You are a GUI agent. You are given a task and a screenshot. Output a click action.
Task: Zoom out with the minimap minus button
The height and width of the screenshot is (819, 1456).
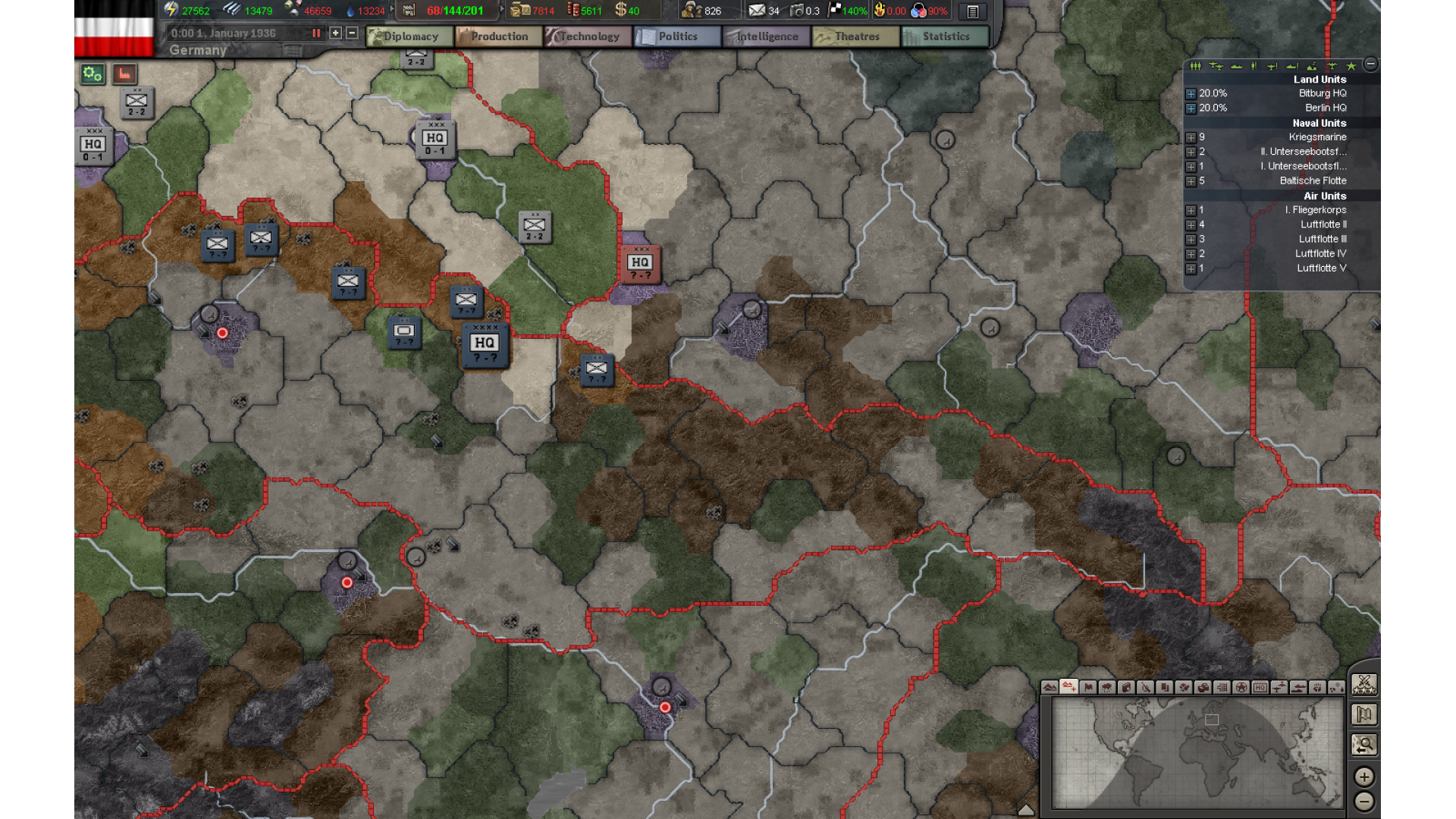pos(1363,802)
